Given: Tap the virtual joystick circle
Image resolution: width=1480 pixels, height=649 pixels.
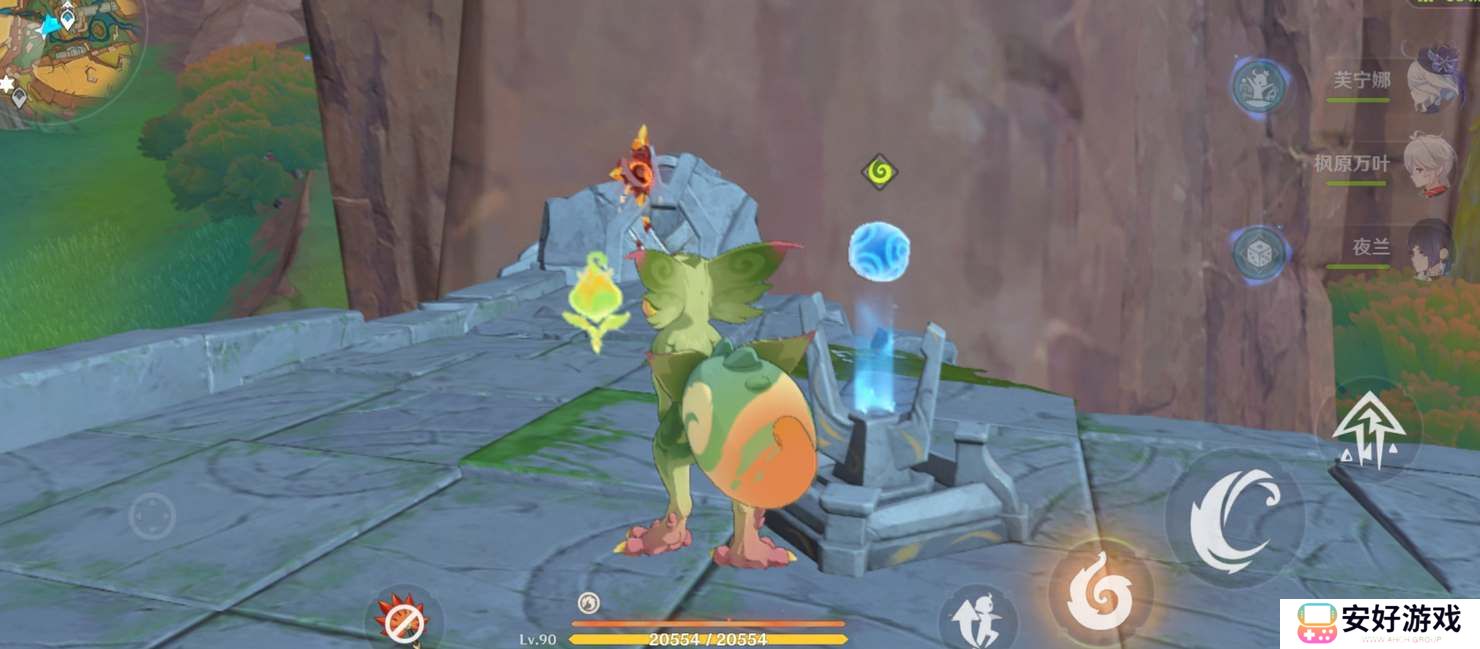Looking at the screenshot, I should [x=152, y=517].
